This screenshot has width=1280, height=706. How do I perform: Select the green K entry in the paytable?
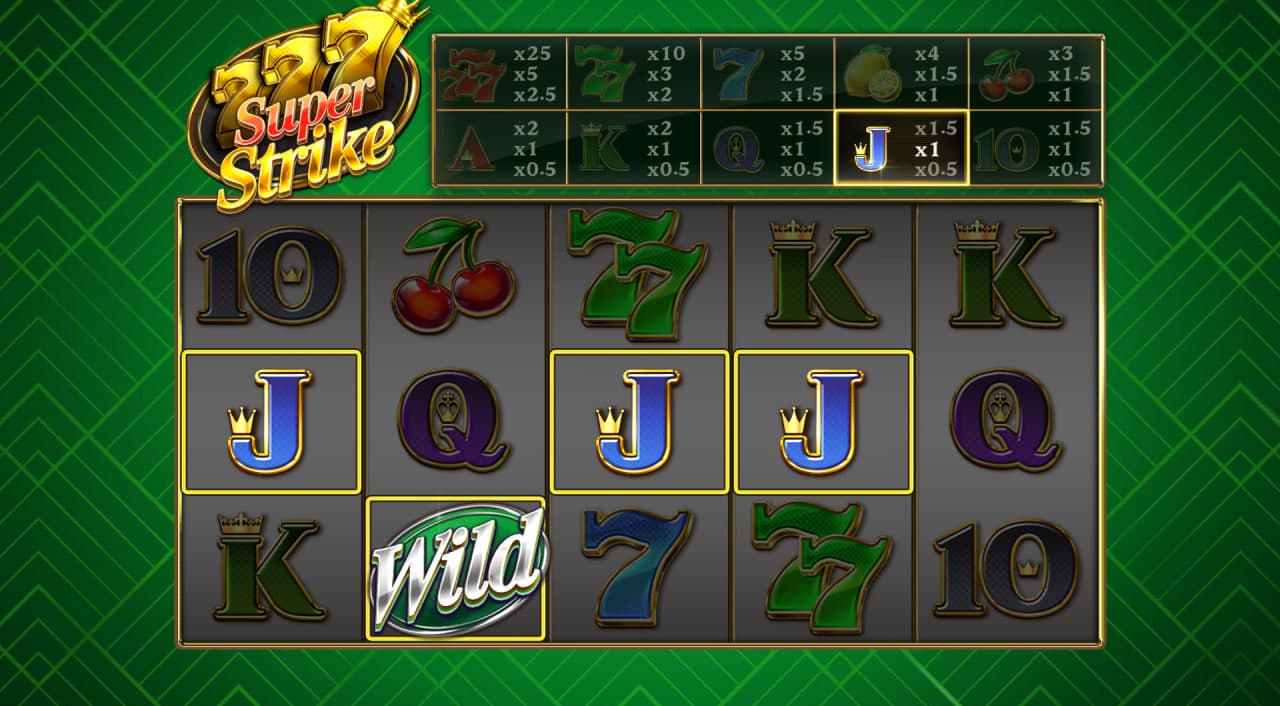pos(633,149)
